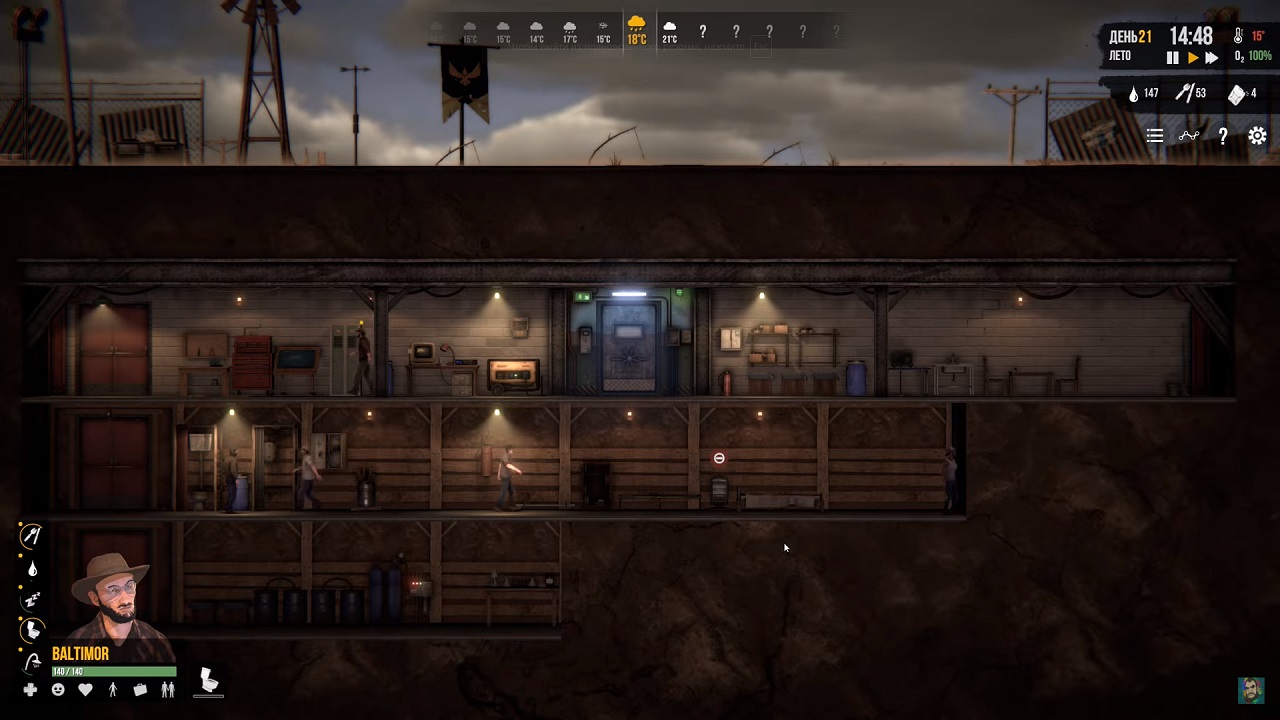Open Baltimor's inventory briefcase icon

point(140,690)
